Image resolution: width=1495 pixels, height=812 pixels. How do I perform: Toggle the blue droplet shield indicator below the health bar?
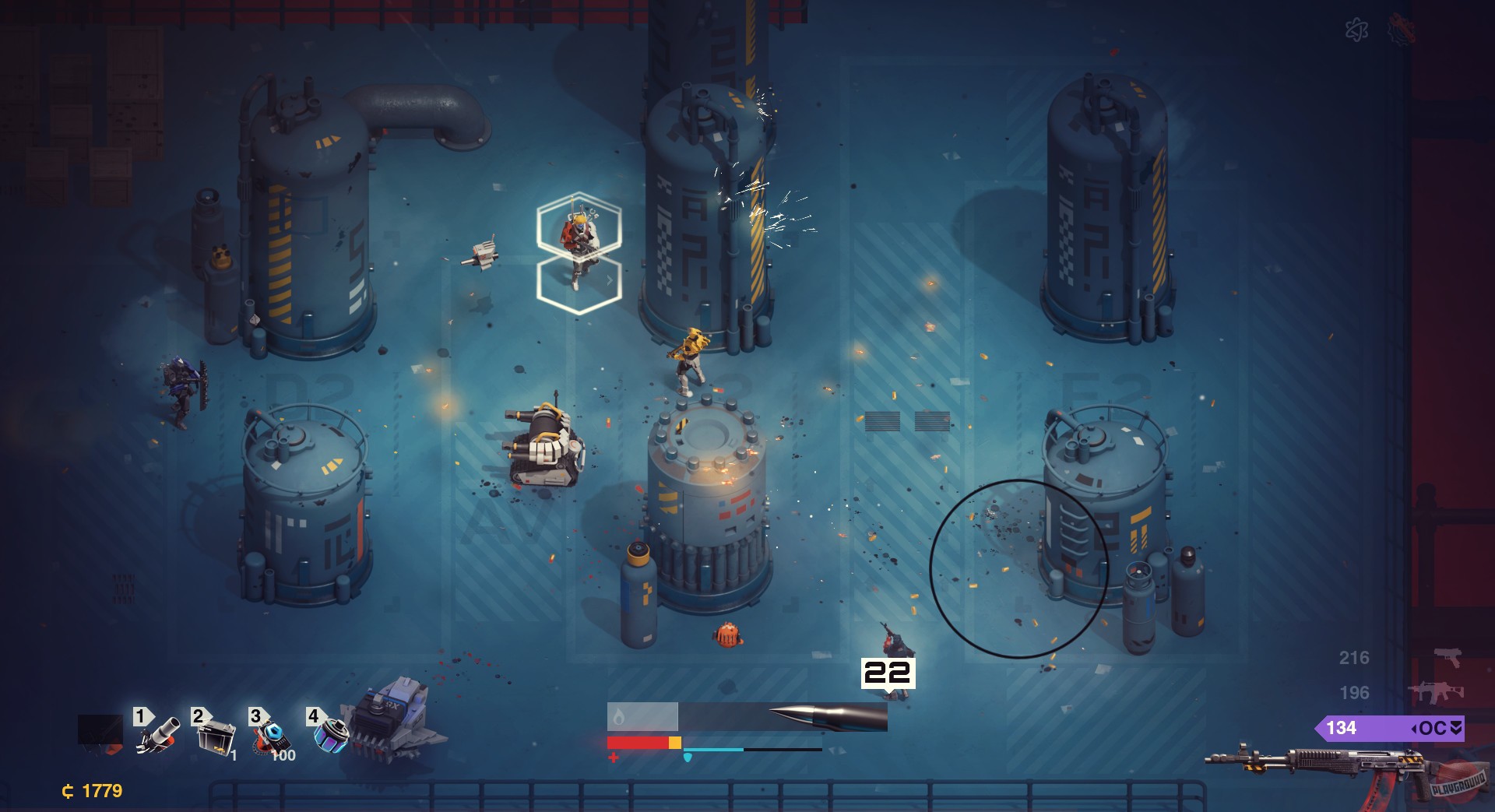[x=688, y=758]
